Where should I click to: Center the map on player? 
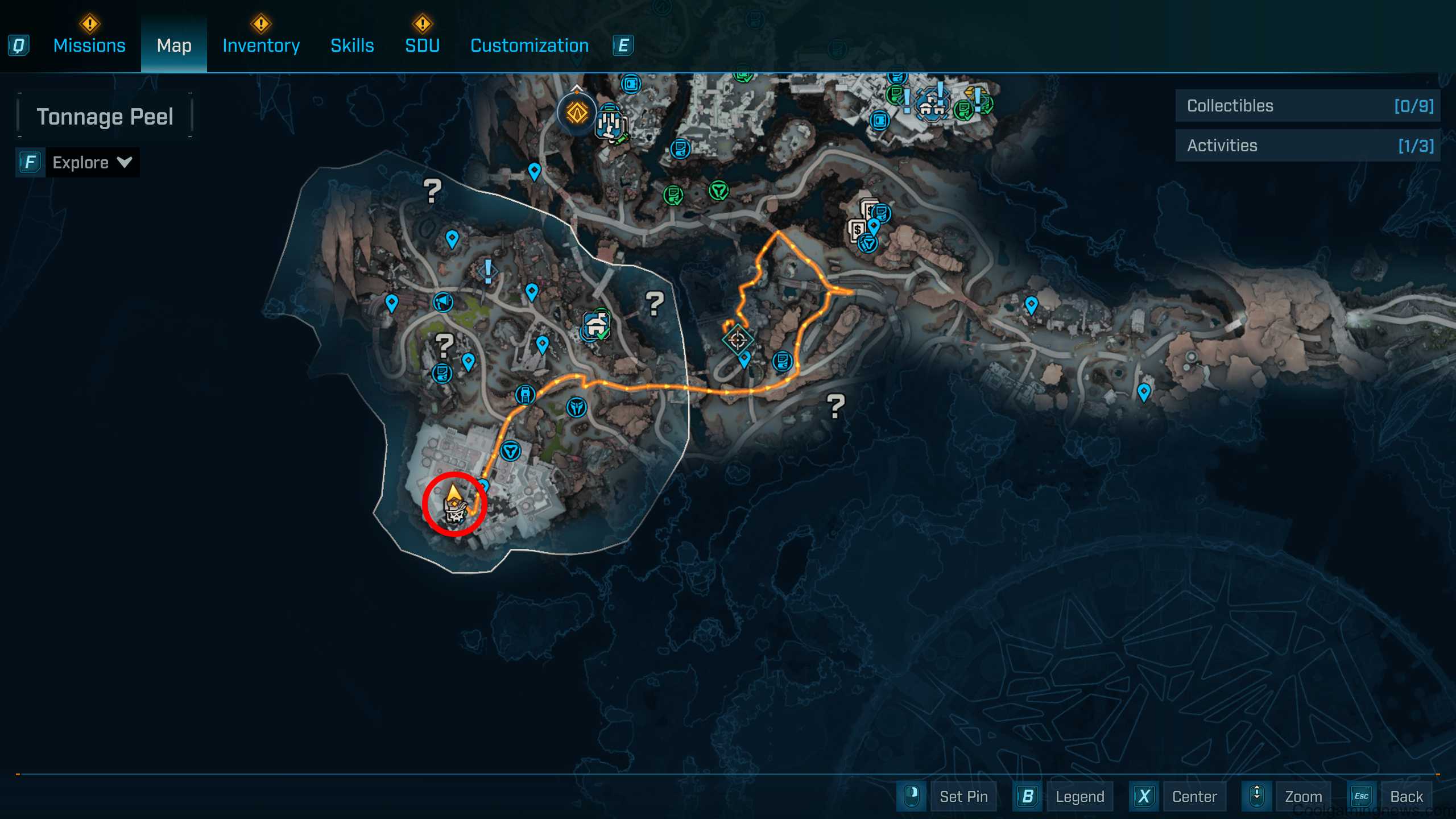[x=1194, y=796]
